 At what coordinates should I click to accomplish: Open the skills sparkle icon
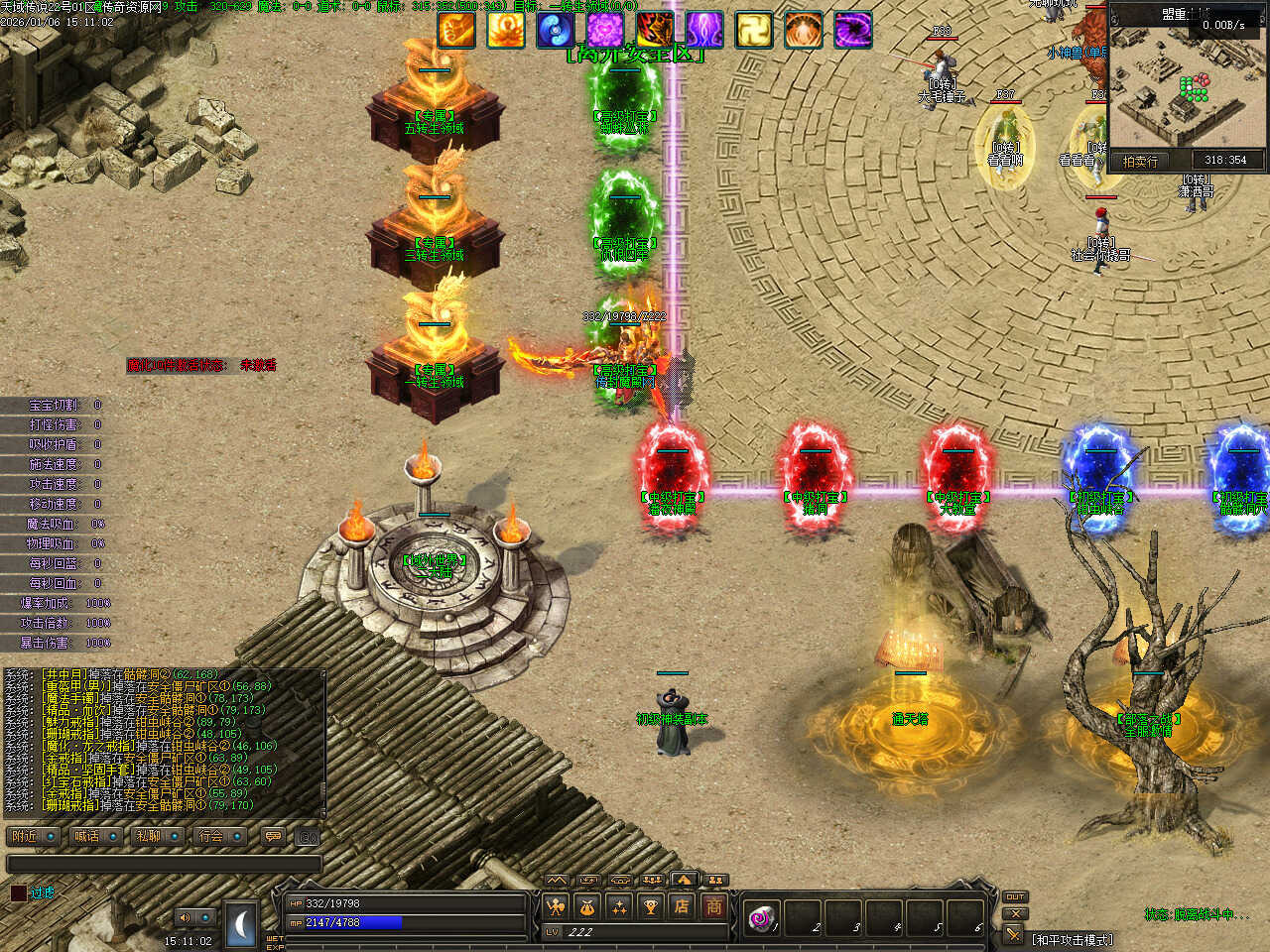click(x=619, y=905)
